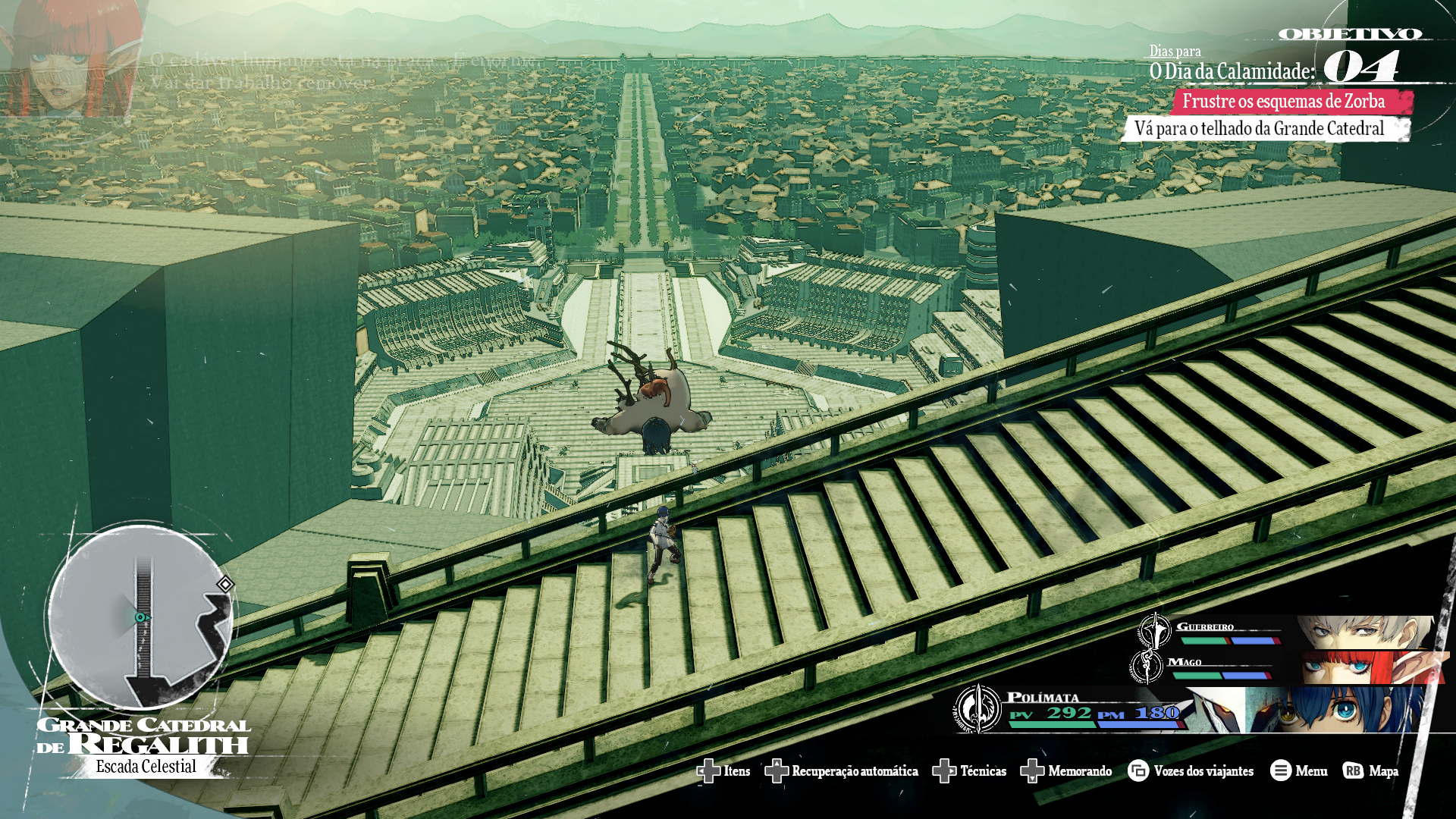
Task: Open the Mapa option
Action: [x=1371, y=770]
